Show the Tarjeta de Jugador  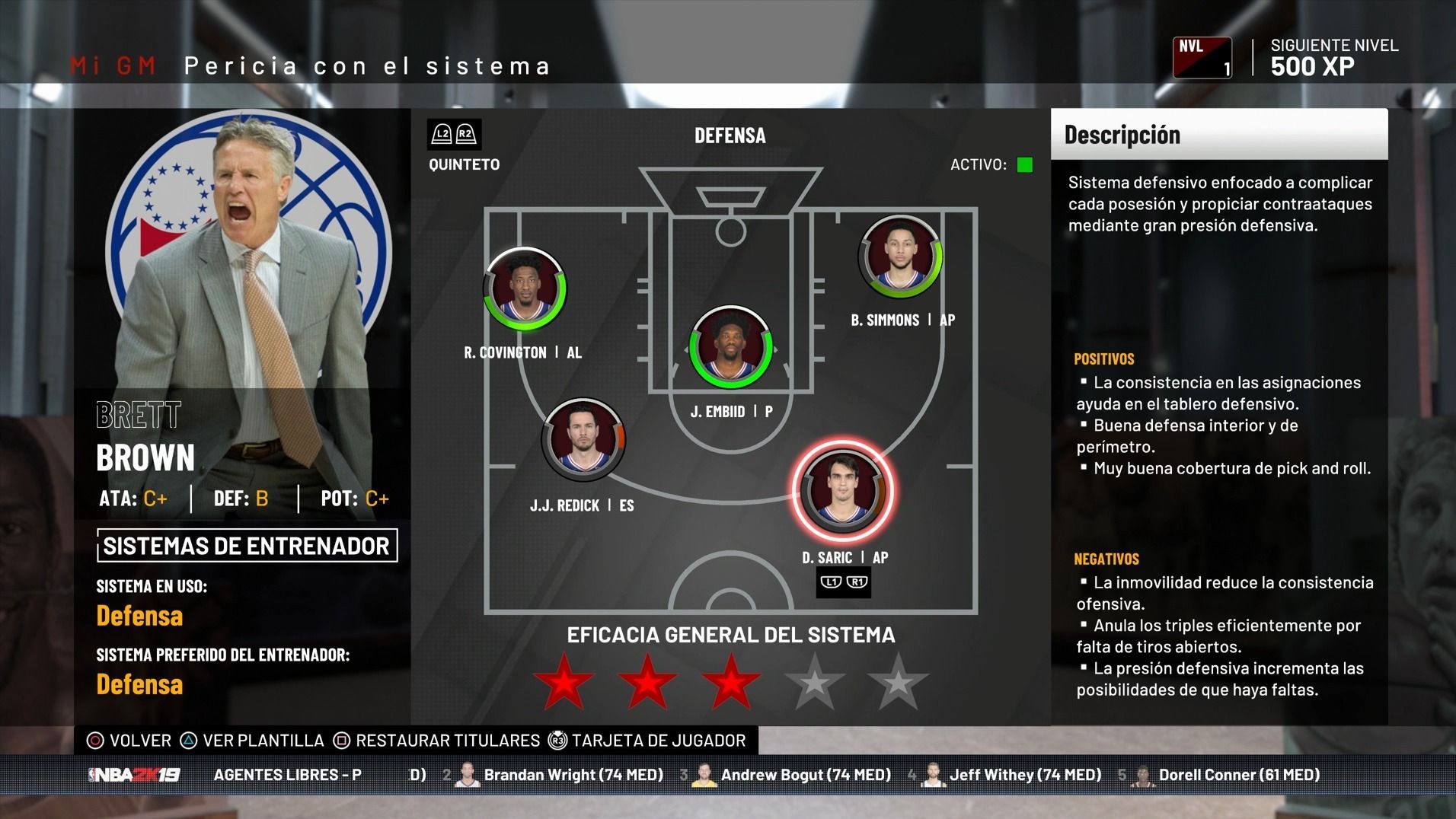pos(649,741)
